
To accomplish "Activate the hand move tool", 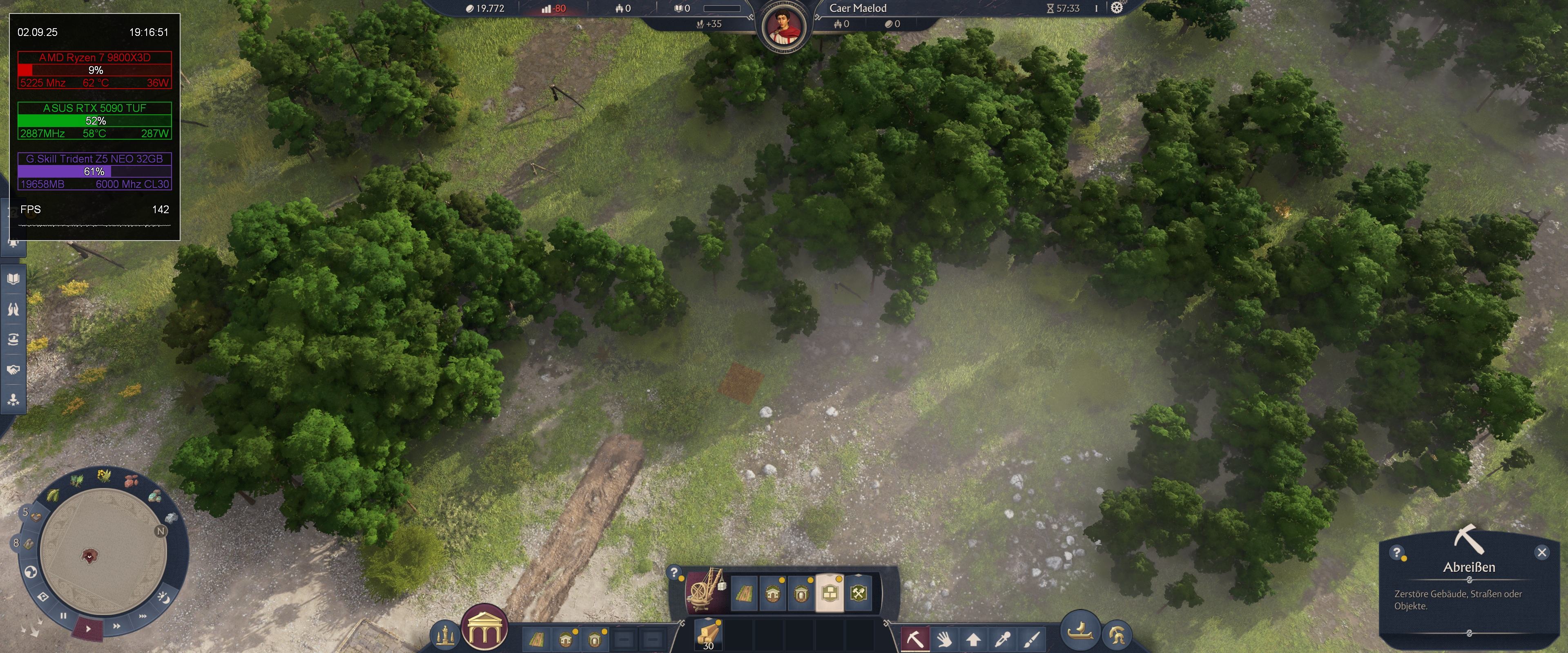I will (x=944, y=639).
